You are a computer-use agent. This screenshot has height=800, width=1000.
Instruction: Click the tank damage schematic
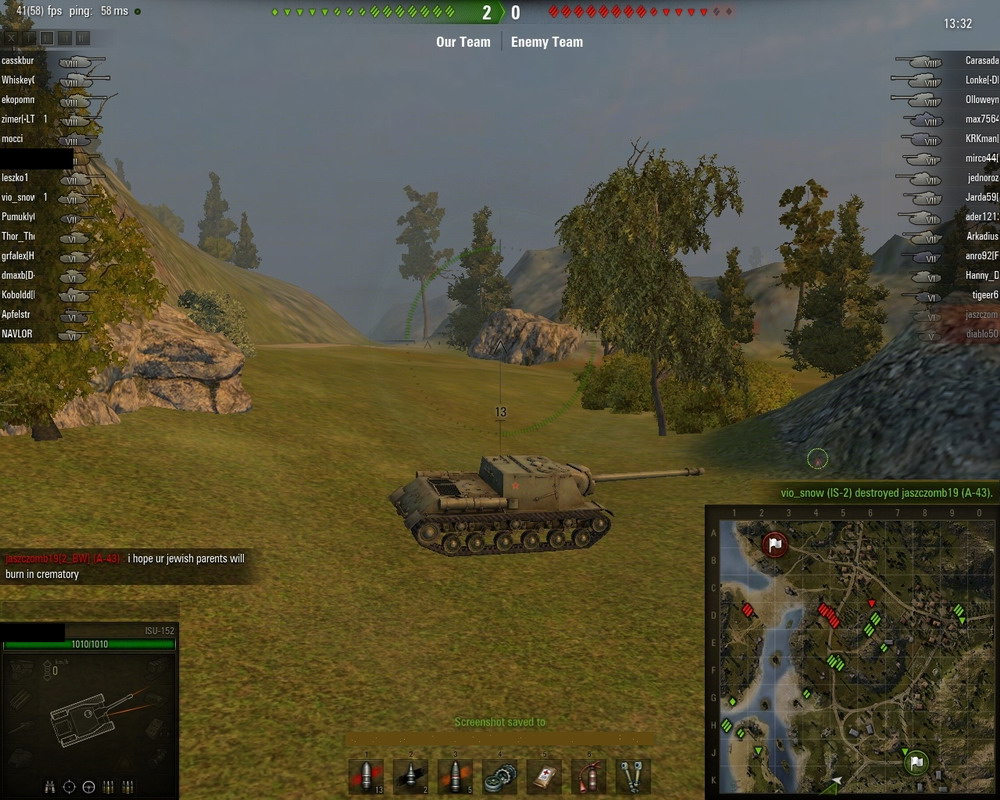click(88, 713)
